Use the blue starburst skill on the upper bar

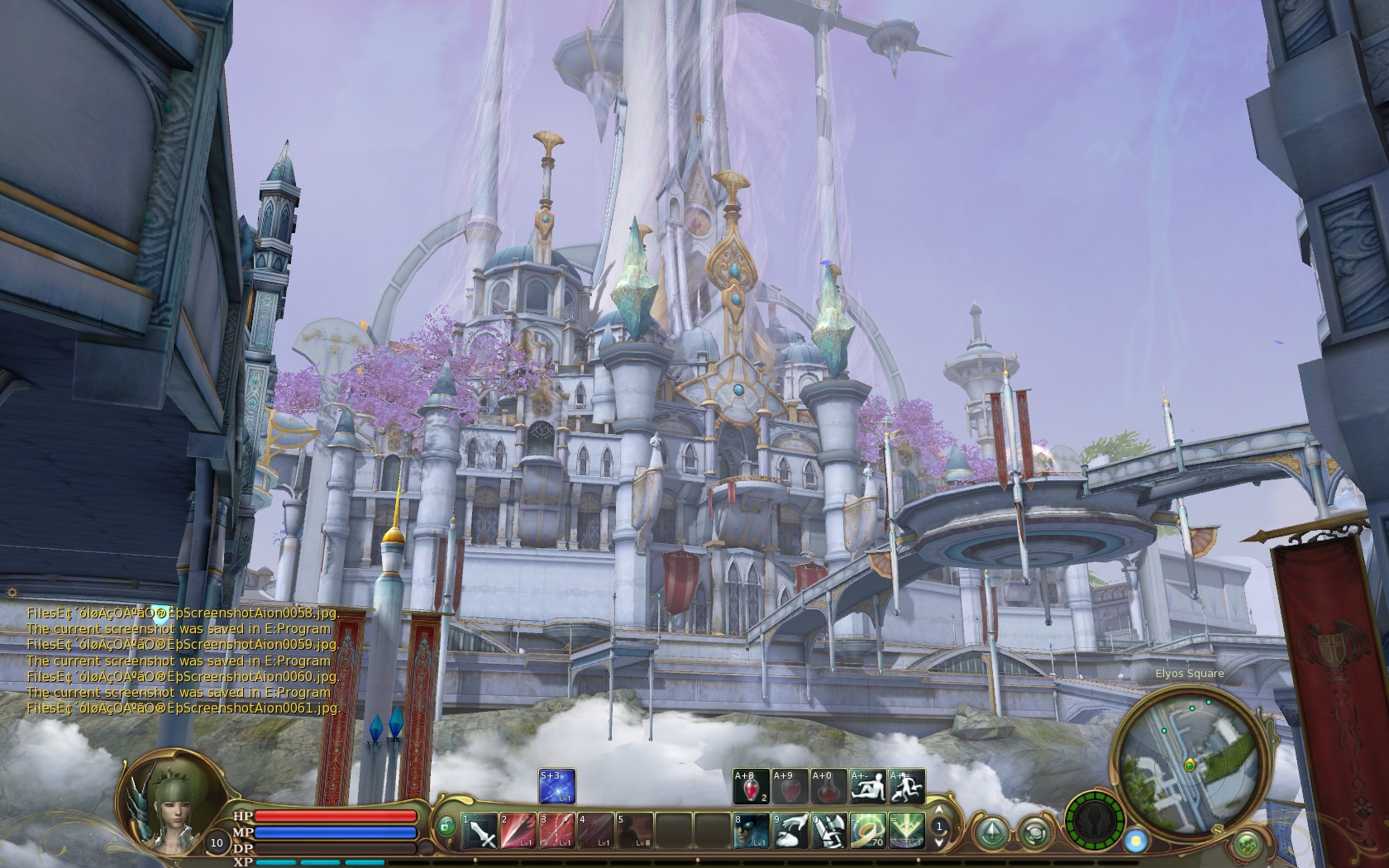(557, 786)
